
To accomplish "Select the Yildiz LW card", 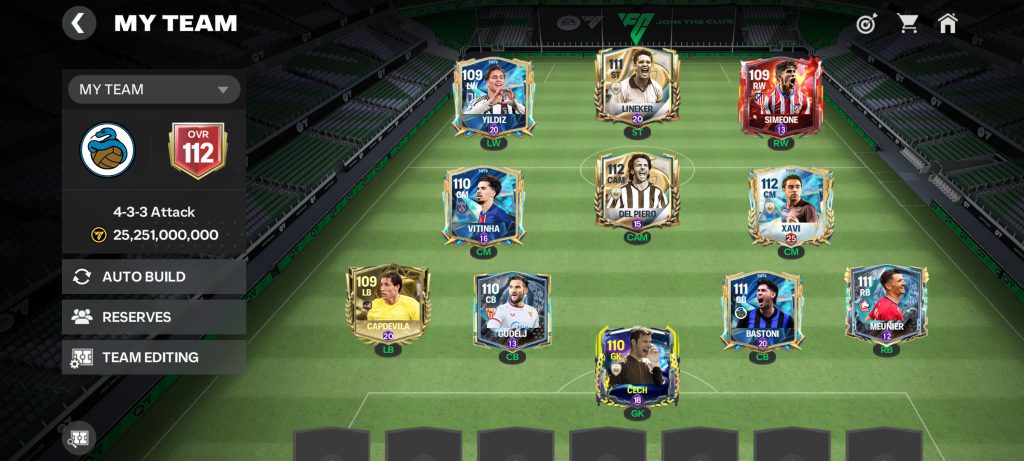I will (493, 96).
